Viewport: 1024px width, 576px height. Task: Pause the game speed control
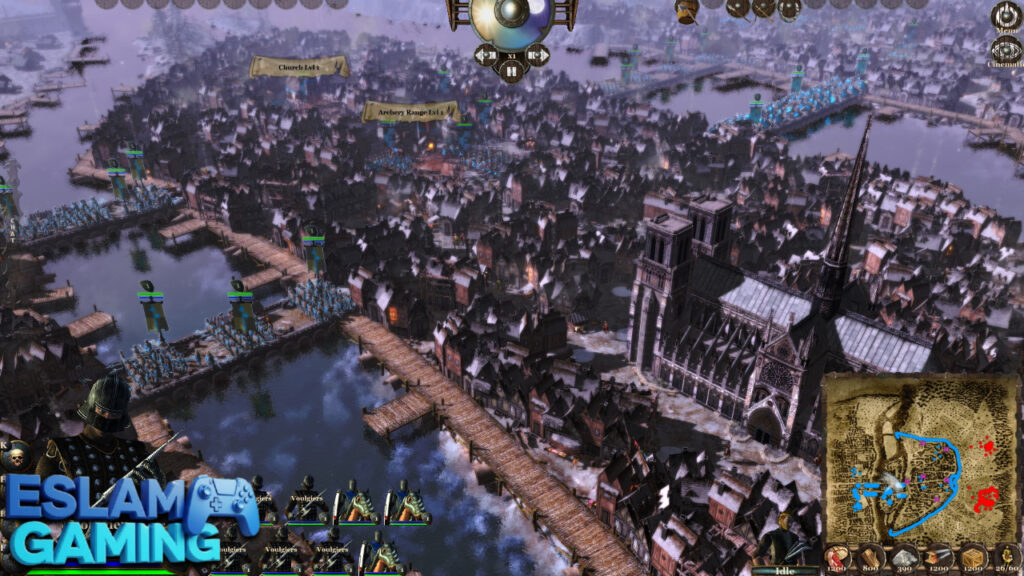click(x=511, y=71)
